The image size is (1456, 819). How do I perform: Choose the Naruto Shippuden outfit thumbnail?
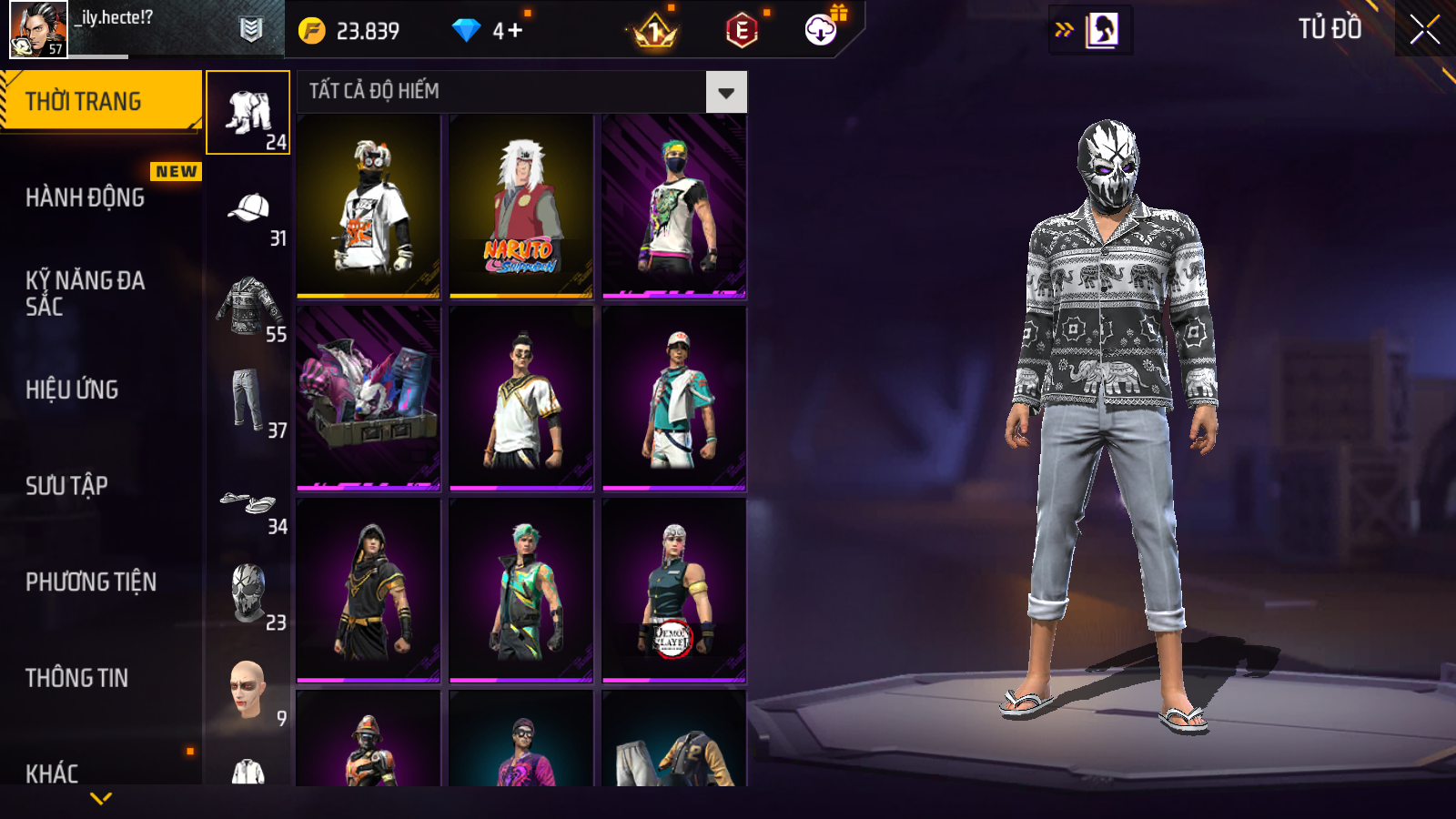tap(521, 207)
